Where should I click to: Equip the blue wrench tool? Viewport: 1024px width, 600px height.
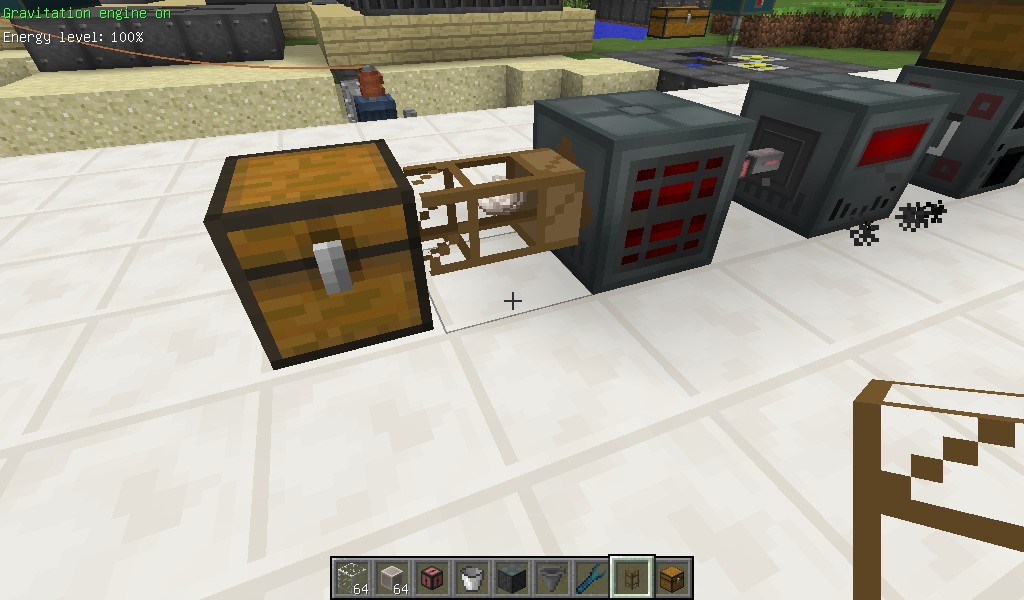point(592,577)
